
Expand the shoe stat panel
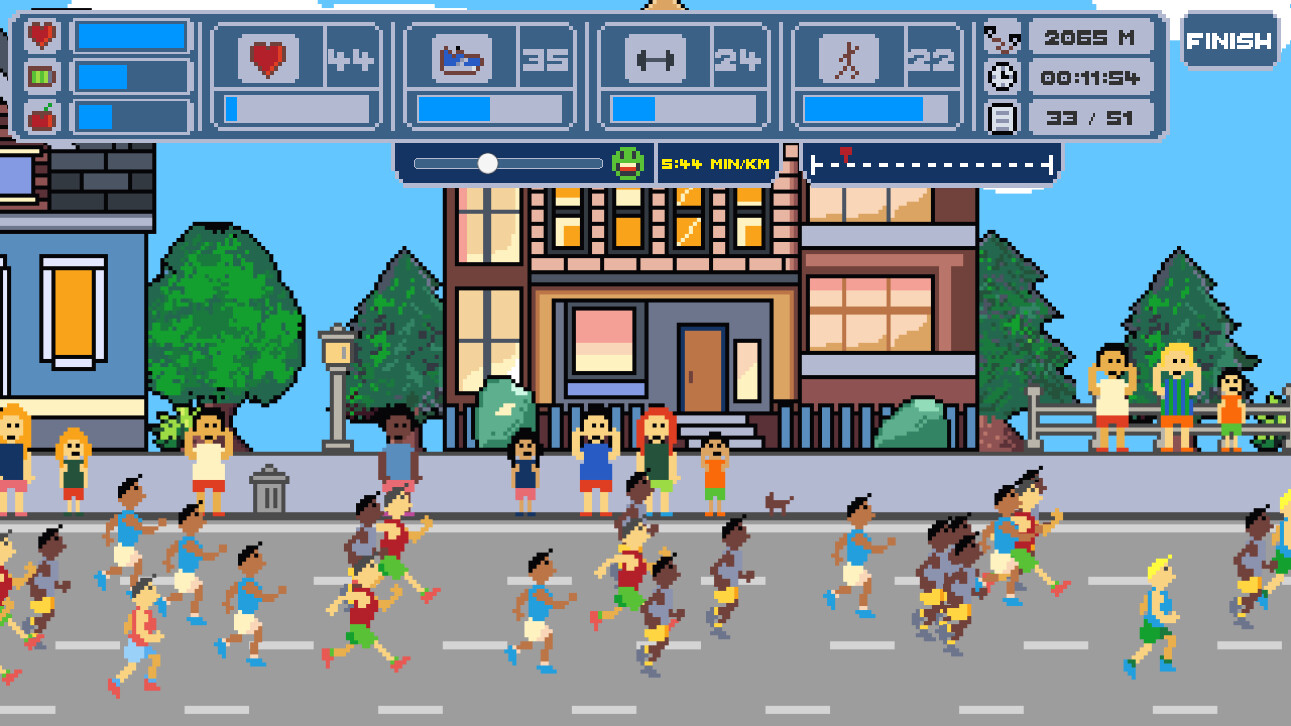[490, 75]
